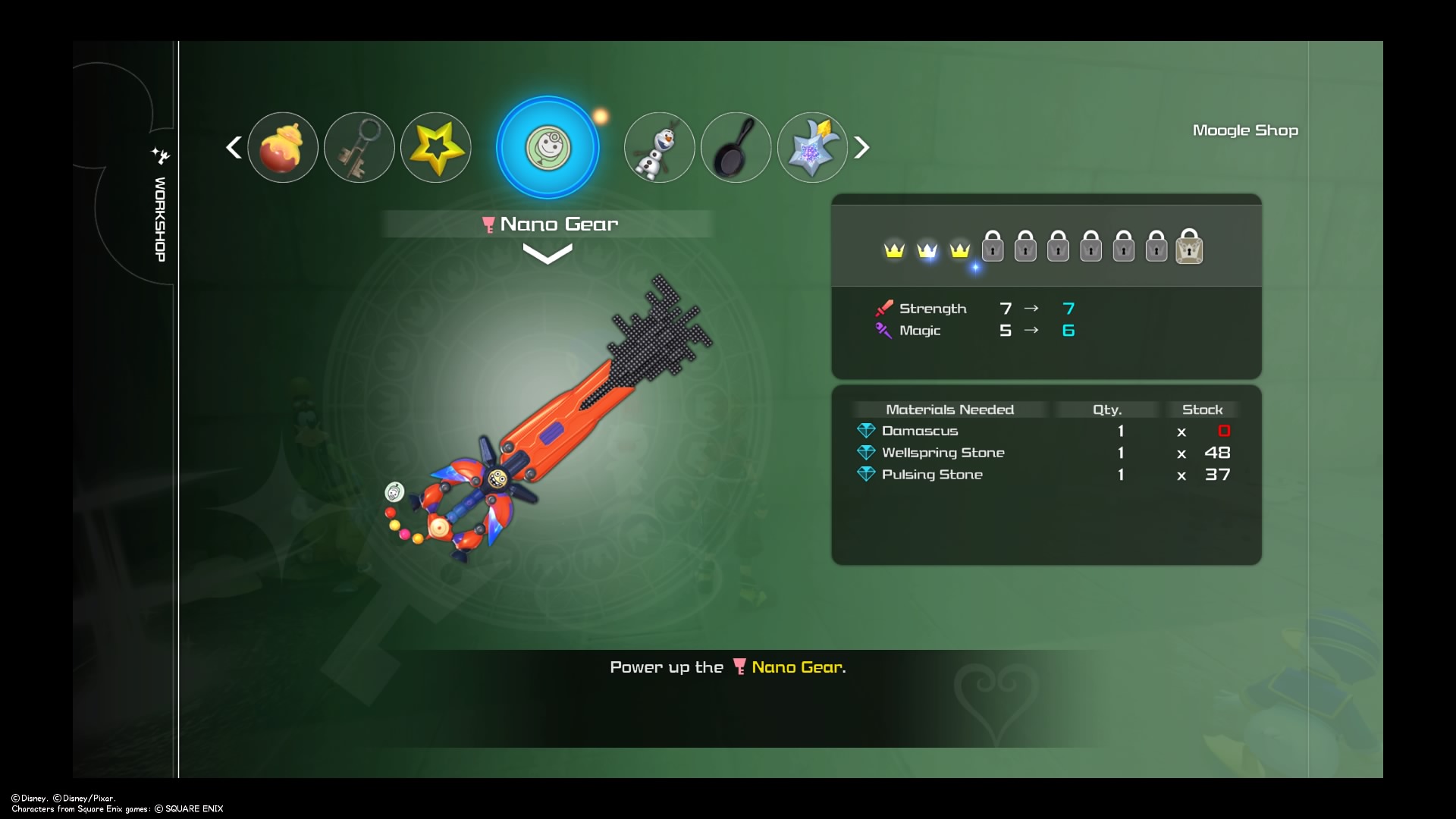The width and height of the screenshot is (1456, 819).
Task: Choose the crystal star keyblade icon
Action: tap(812, 148)
